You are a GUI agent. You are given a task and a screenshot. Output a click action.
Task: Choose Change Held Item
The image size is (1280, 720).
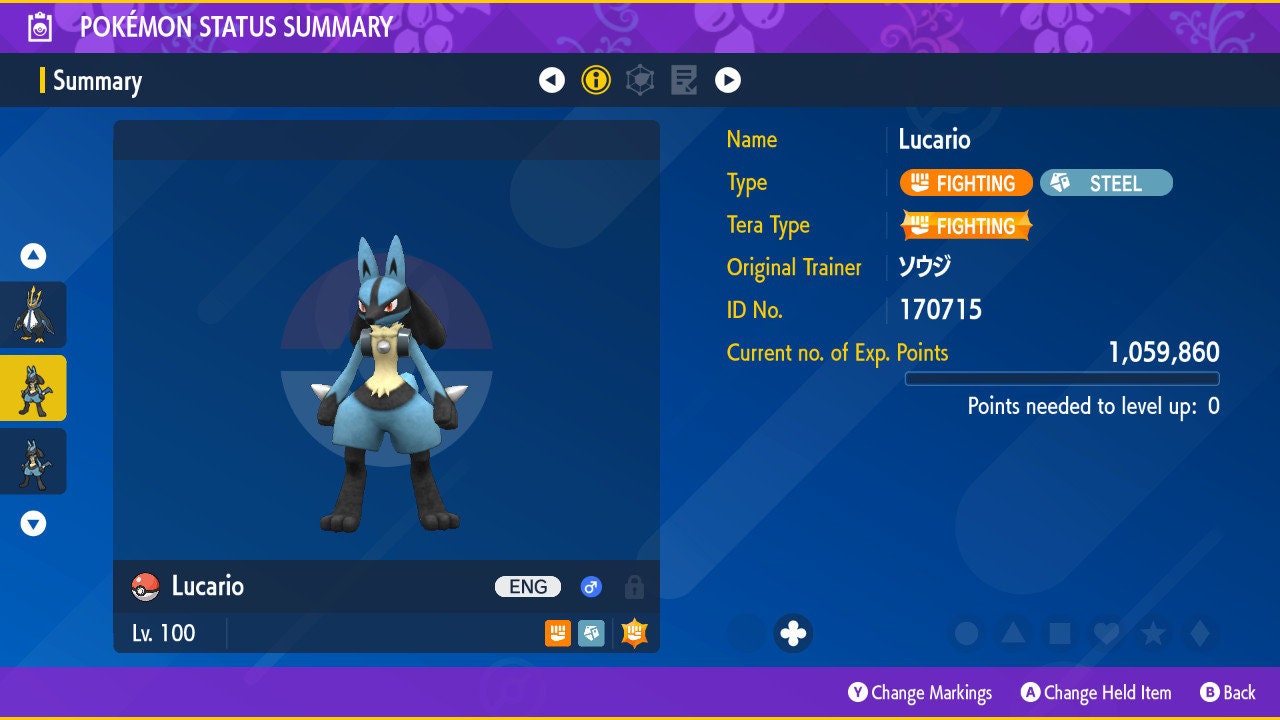(x=1096, y=692)
